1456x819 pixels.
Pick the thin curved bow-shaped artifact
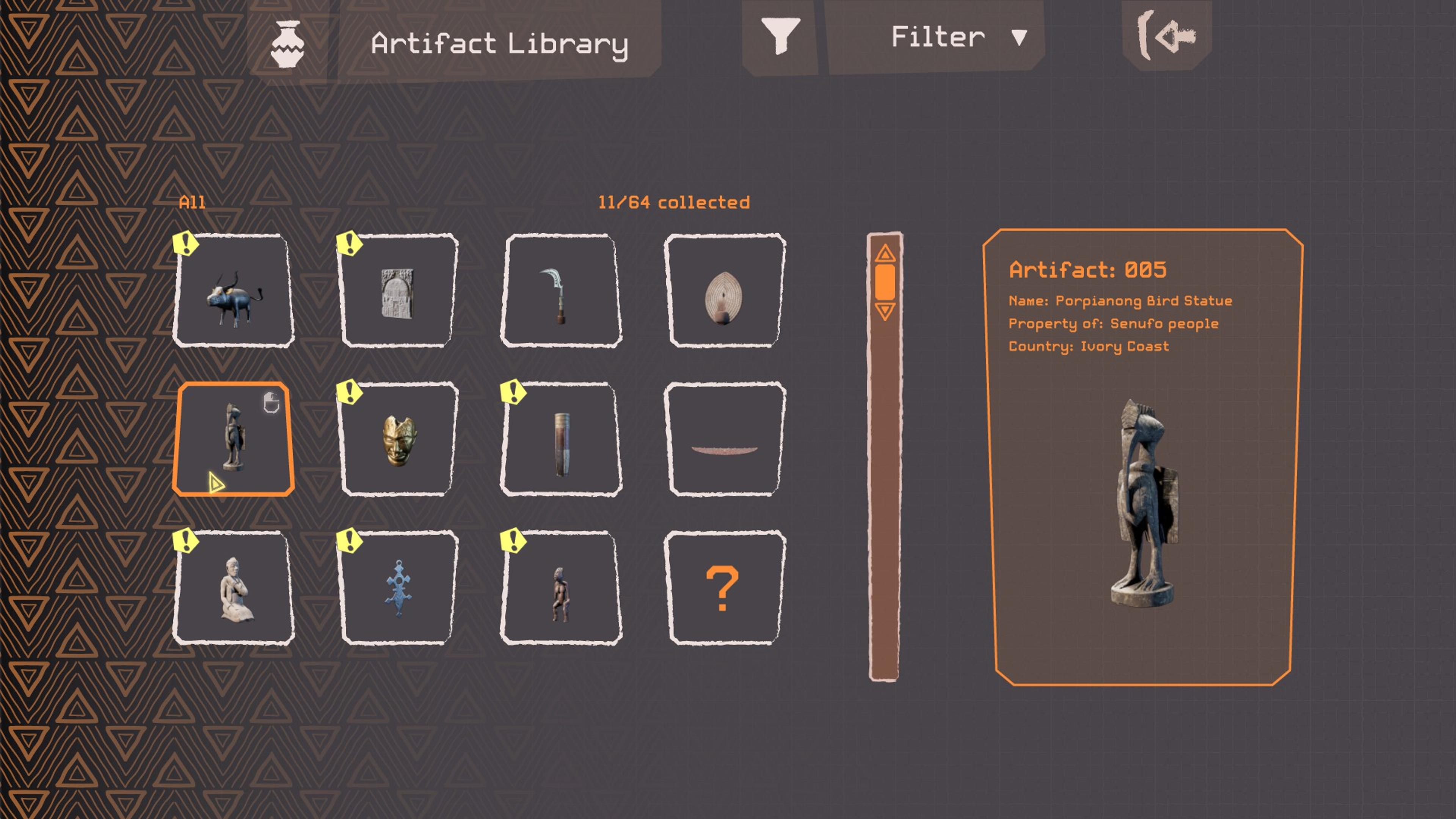[725, 439]
